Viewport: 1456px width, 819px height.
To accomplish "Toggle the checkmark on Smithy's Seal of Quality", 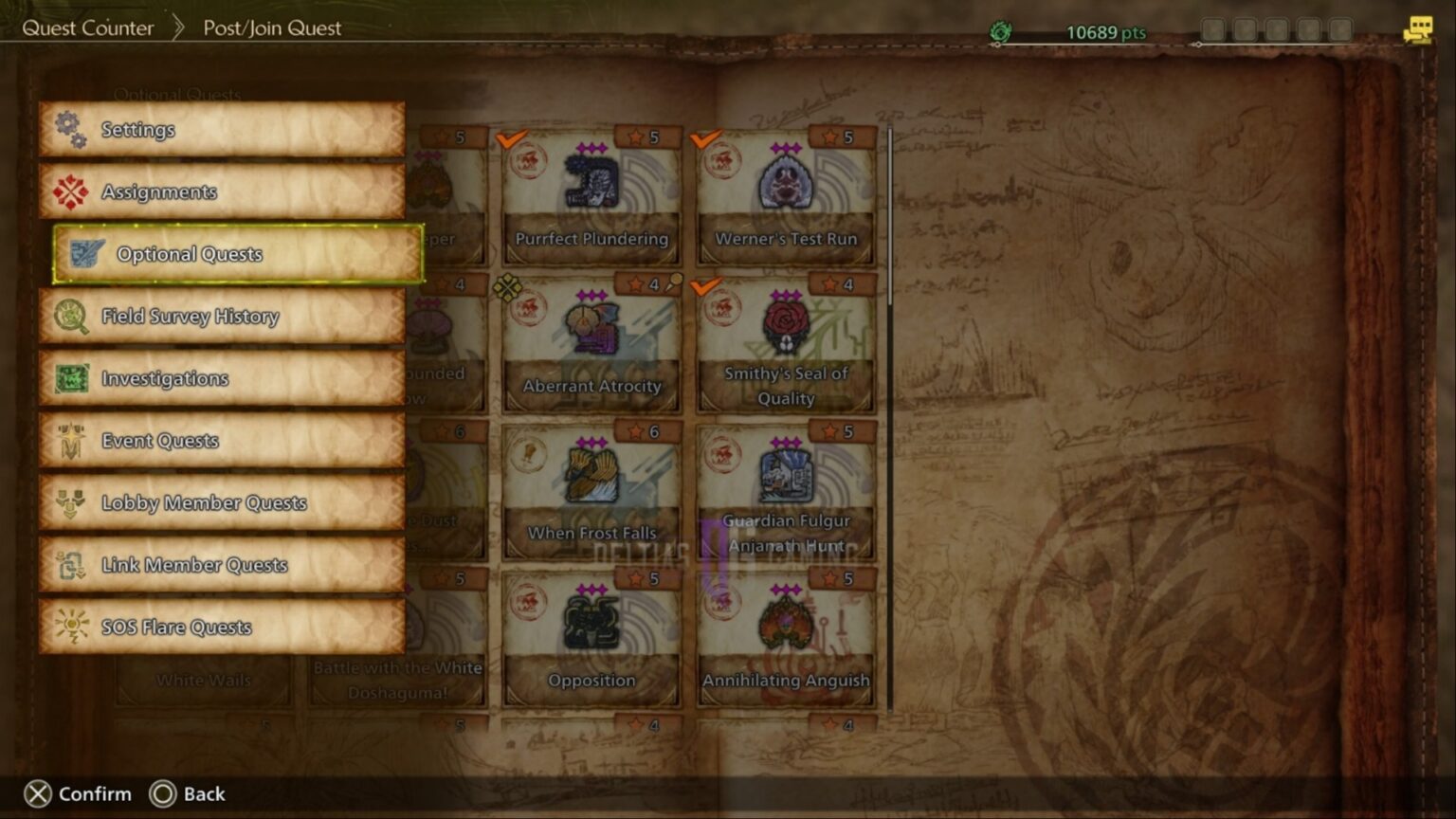I will pyautogui.click(x=706, y=287).
